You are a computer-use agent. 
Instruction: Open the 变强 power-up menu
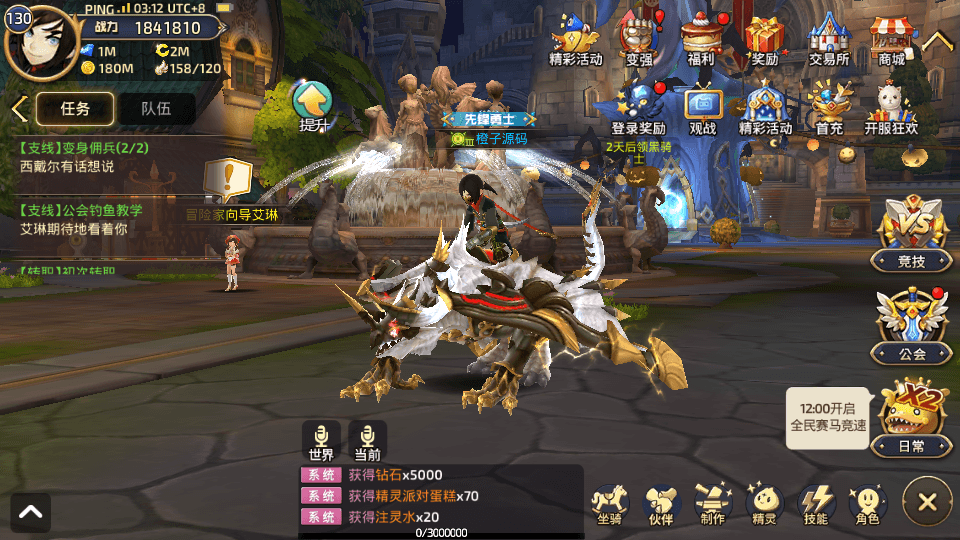pos(639,41)
